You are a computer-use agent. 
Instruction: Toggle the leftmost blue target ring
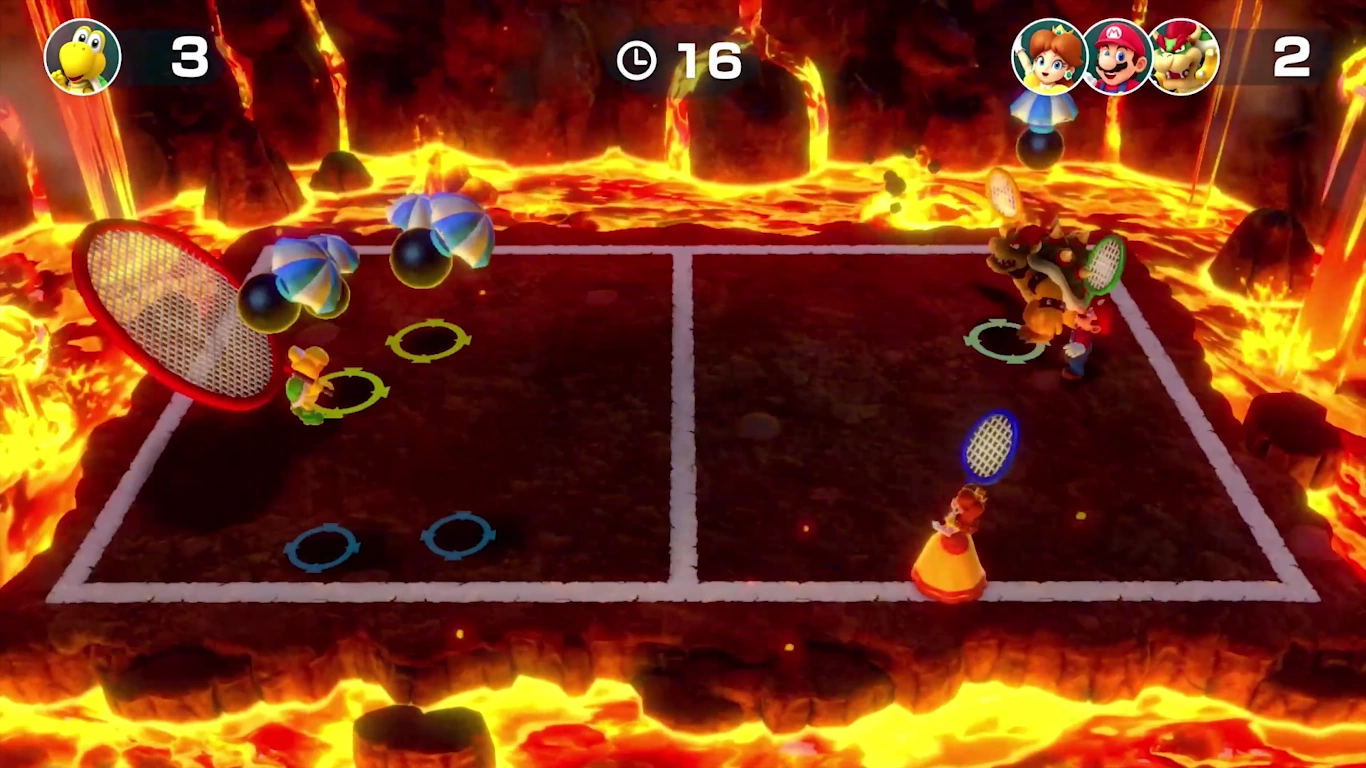pos(322,545)
